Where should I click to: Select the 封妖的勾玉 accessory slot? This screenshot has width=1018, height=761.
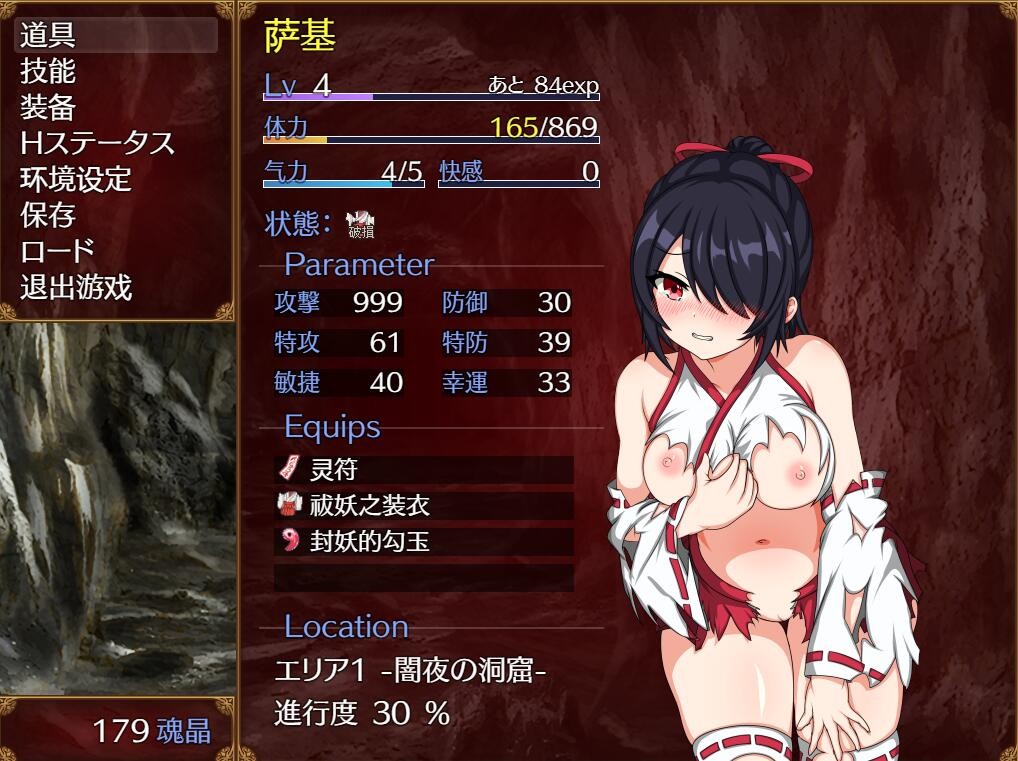click(x=423, y=542)
